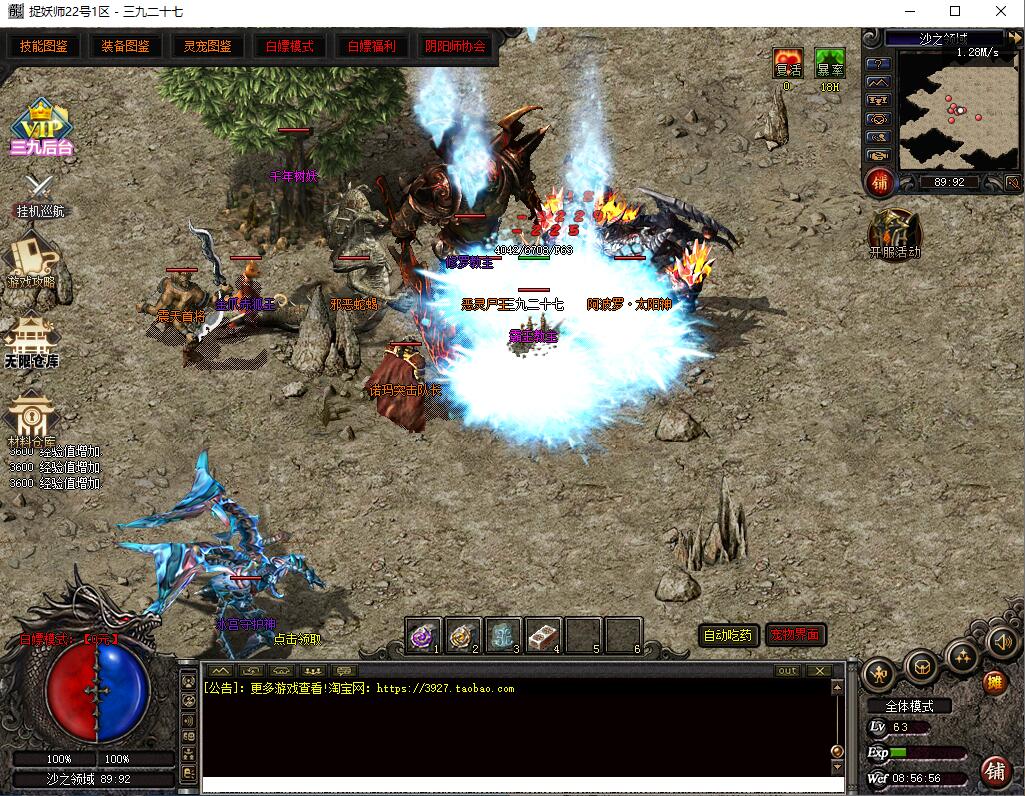The width and height of the screenshot is (1025, 796).
Task: Maximize the game window
Action: coord(955,12)
